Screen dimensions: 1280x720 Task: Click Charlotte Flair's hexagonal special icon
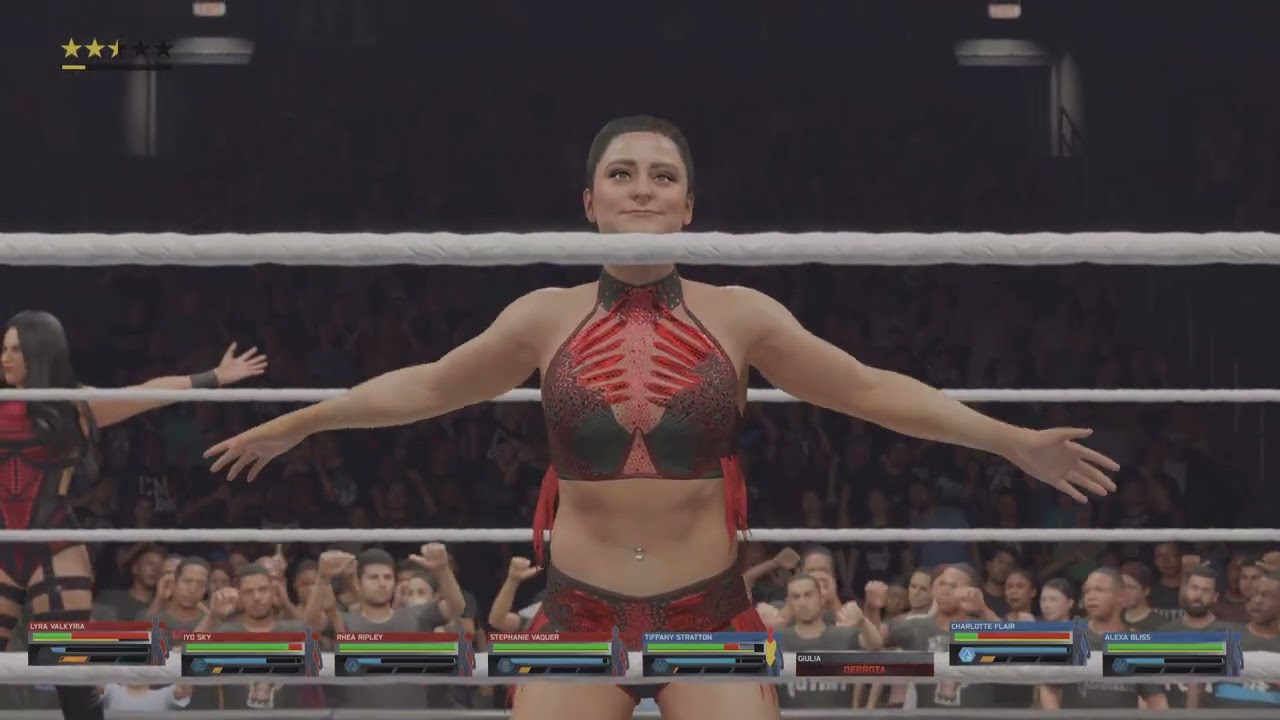pos(968,653)
